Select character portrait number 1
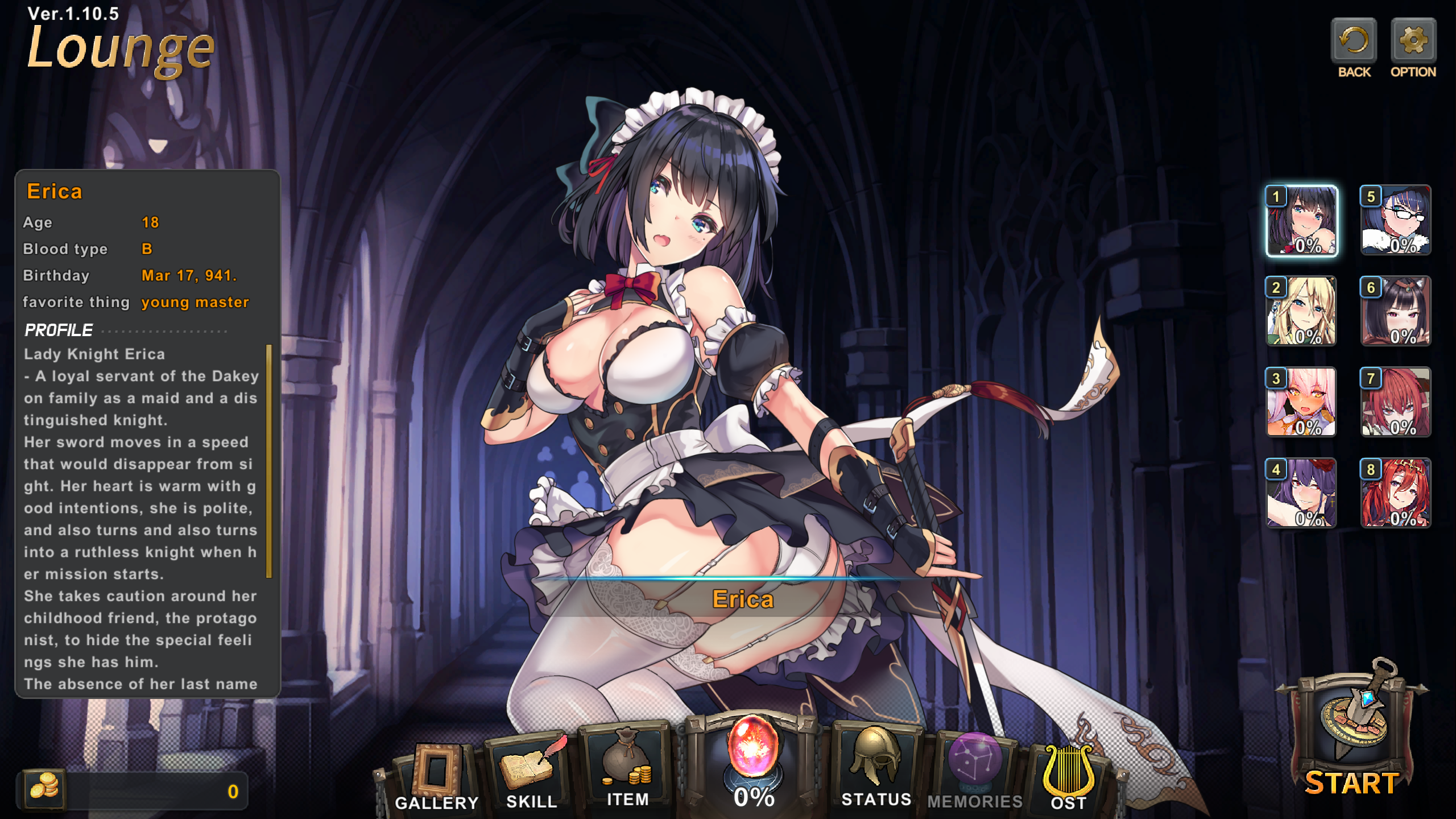 1302,221
